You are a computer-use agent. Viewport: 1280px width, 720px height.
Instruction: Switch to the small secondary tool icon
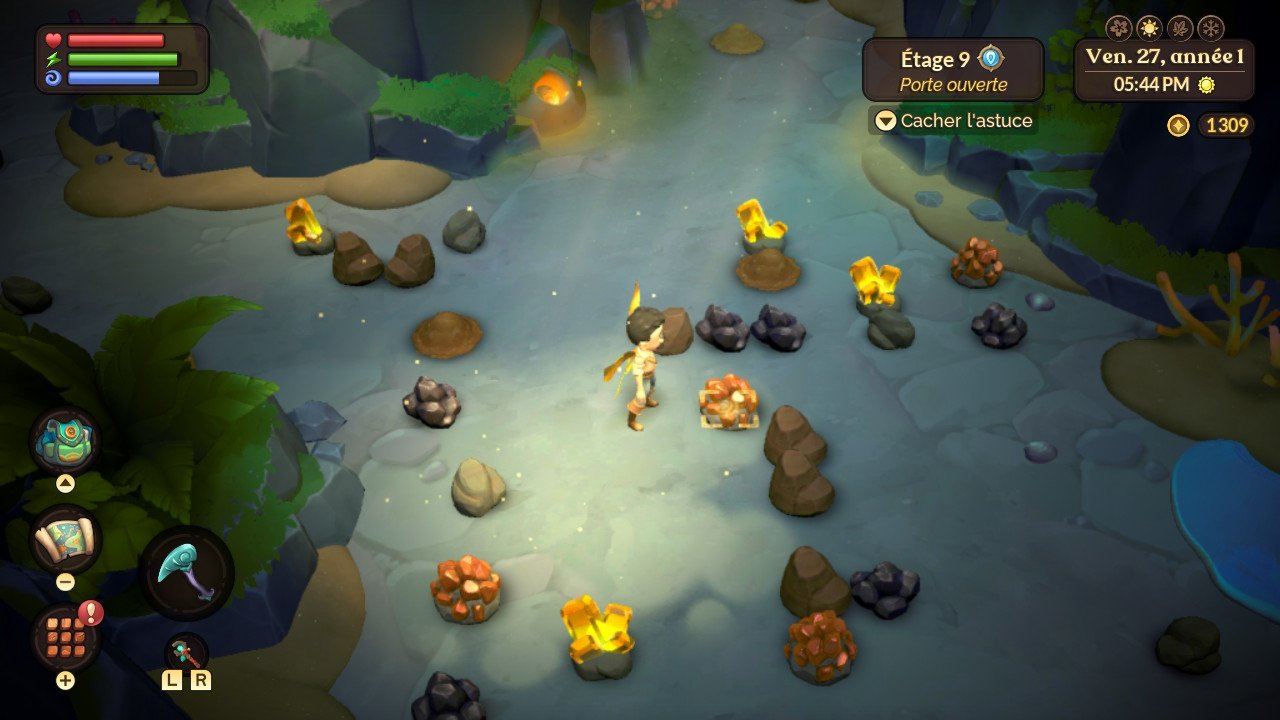(186, 653)
